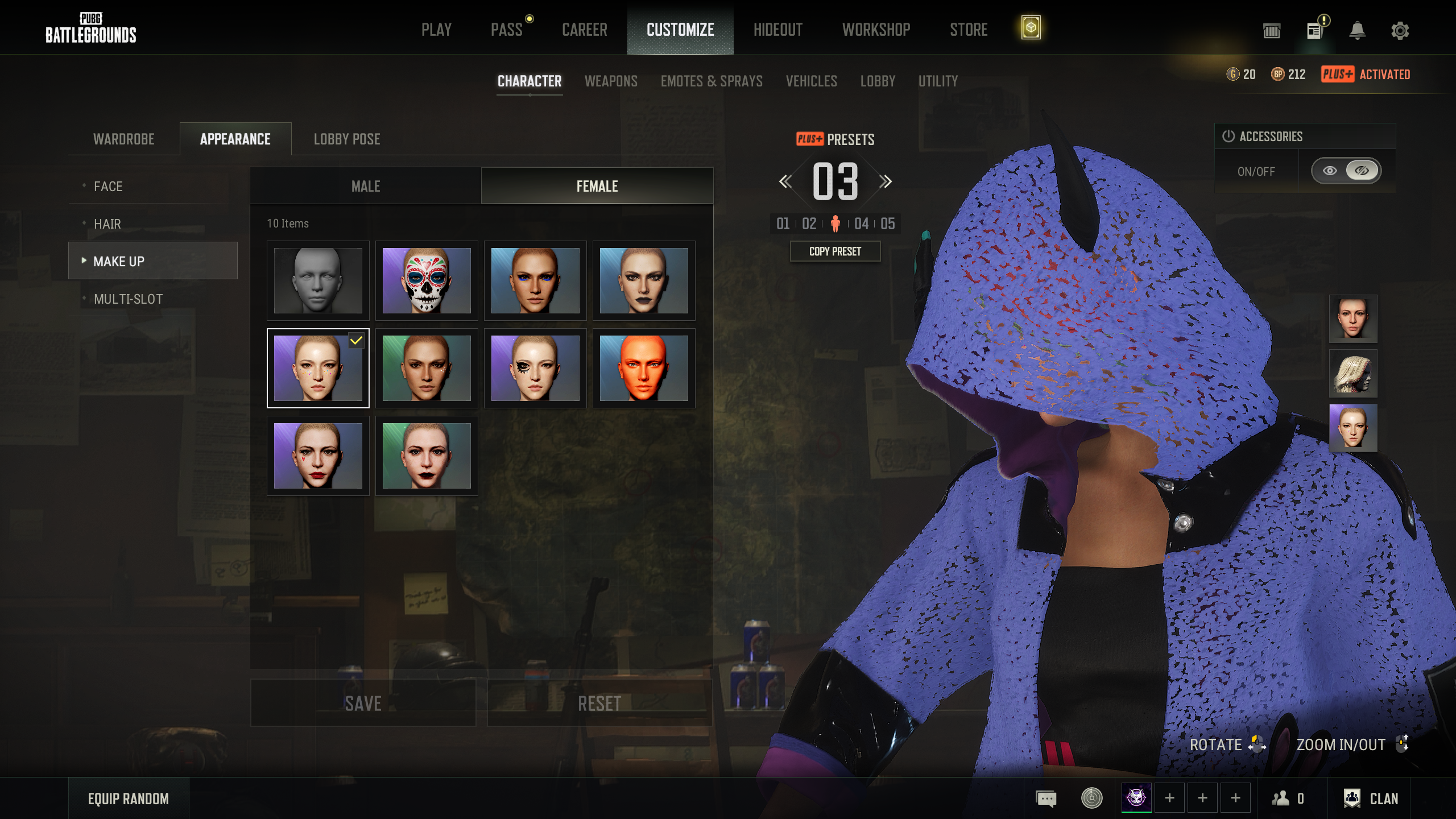Open the Play menu

436,30
